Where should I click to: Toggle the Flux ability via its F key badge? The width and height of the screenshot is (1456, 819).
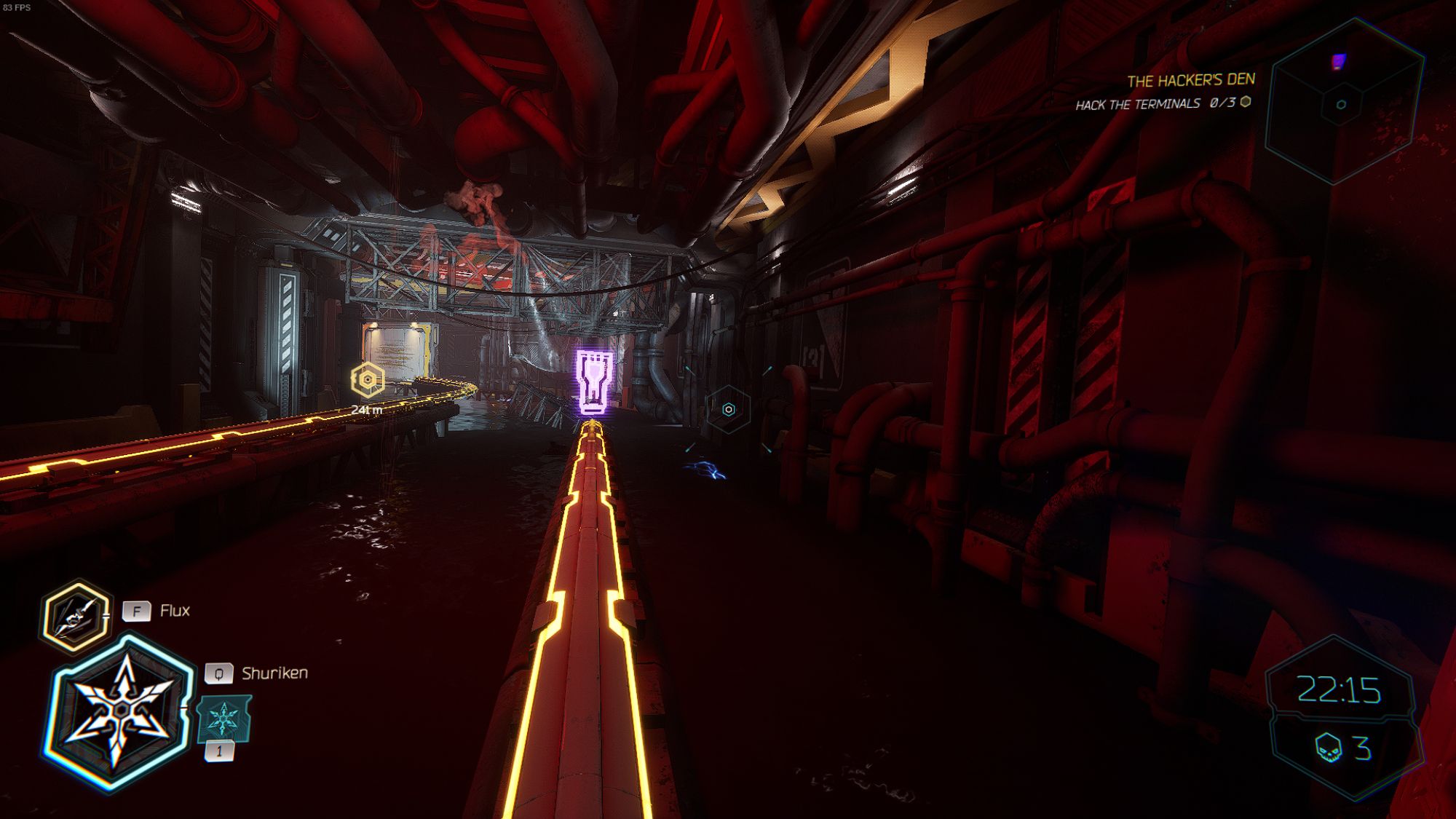(137, 612)
